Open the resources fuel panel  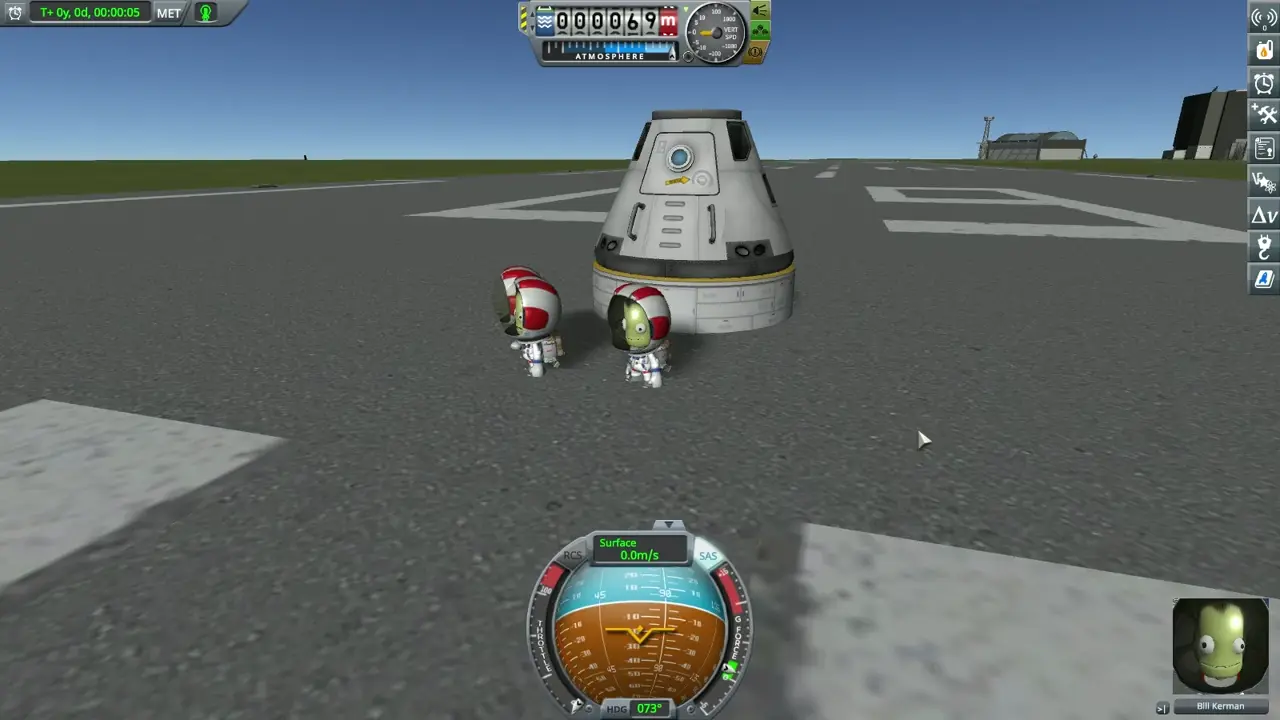pyautogui.click(x=1263, y=51)
